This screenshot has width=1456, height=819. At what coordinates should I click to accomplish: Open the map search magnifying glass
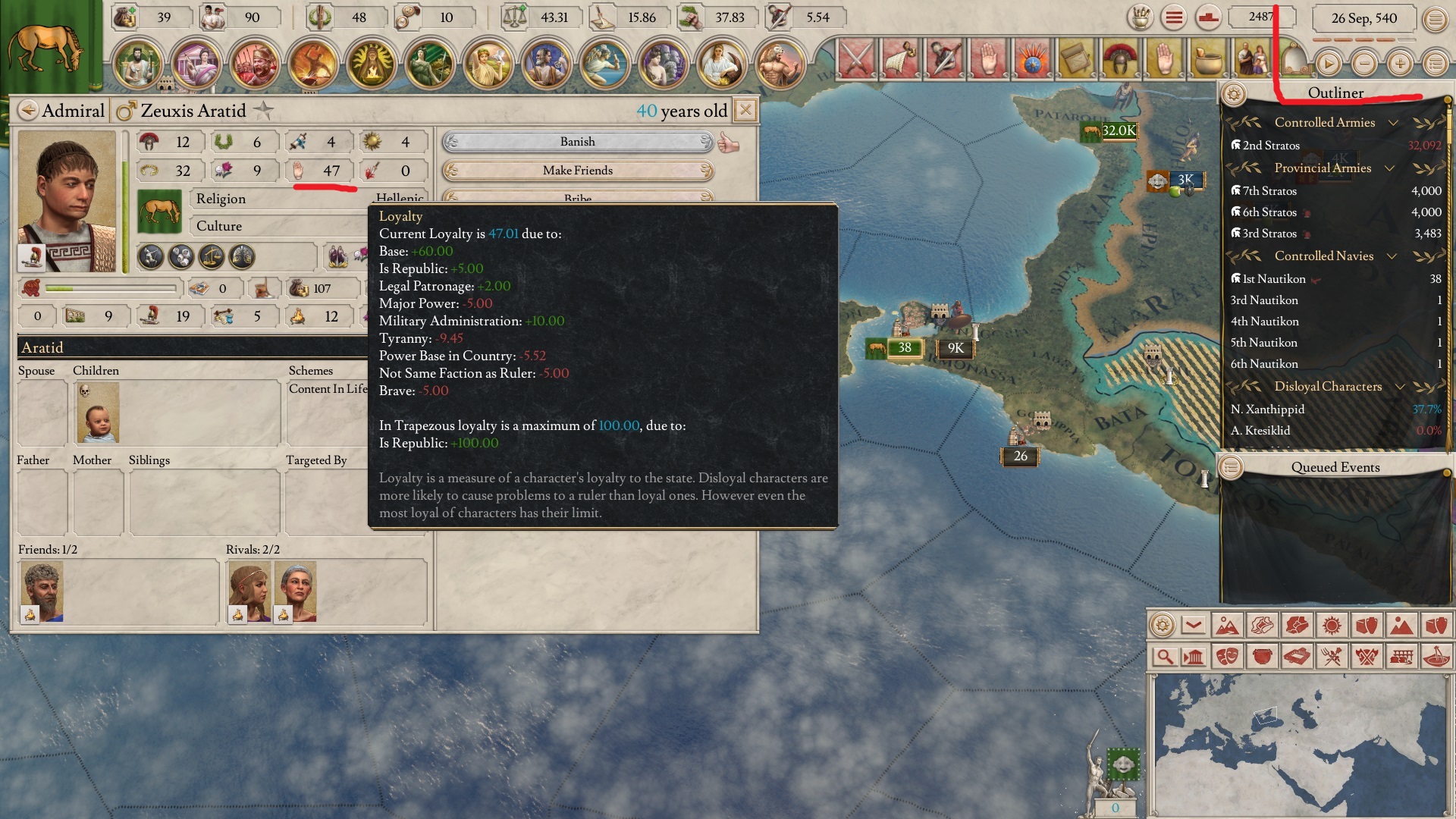[x=1164, y=657]
